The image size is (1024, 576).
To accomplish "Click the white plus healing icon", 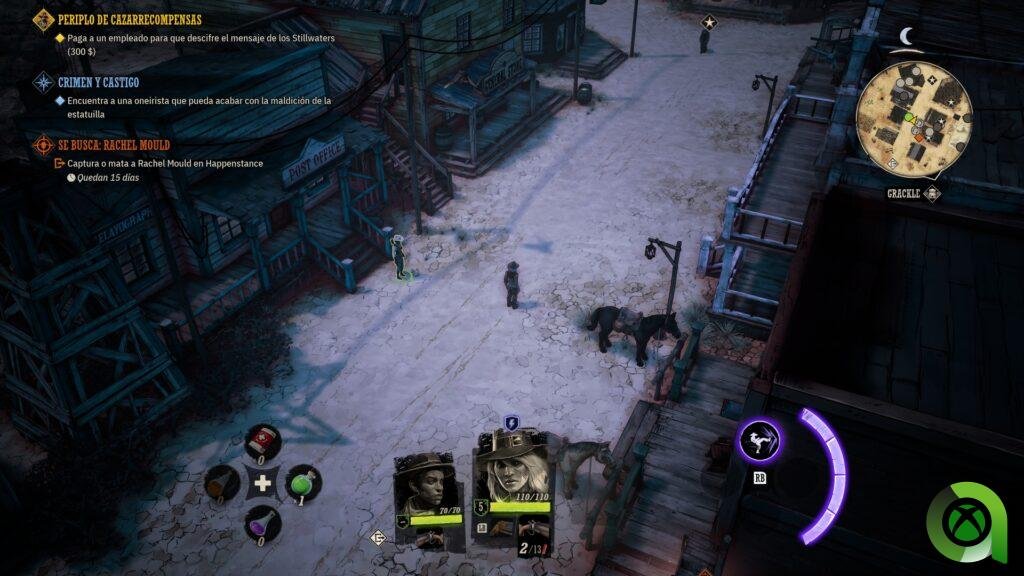I will click(x=263, y=484).
